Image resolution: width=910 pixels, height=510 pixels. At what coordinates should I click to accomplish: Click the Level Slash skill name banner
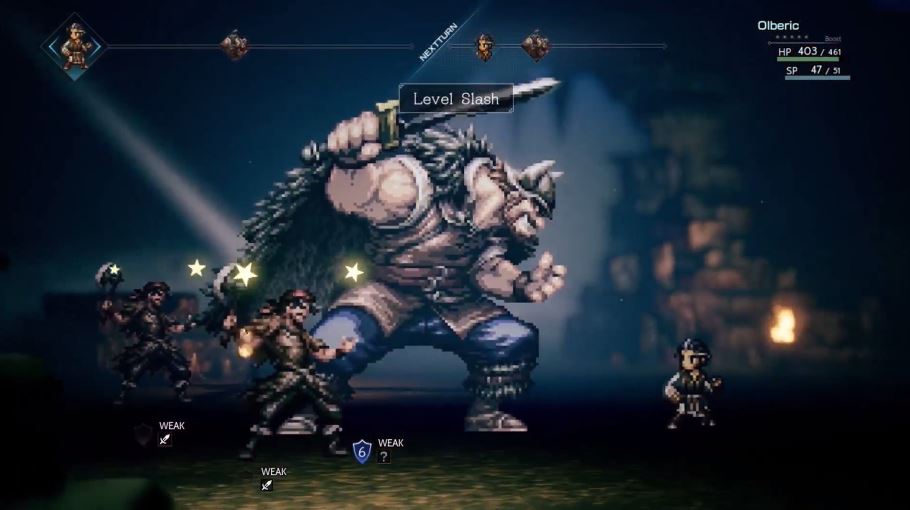(456, 98)
